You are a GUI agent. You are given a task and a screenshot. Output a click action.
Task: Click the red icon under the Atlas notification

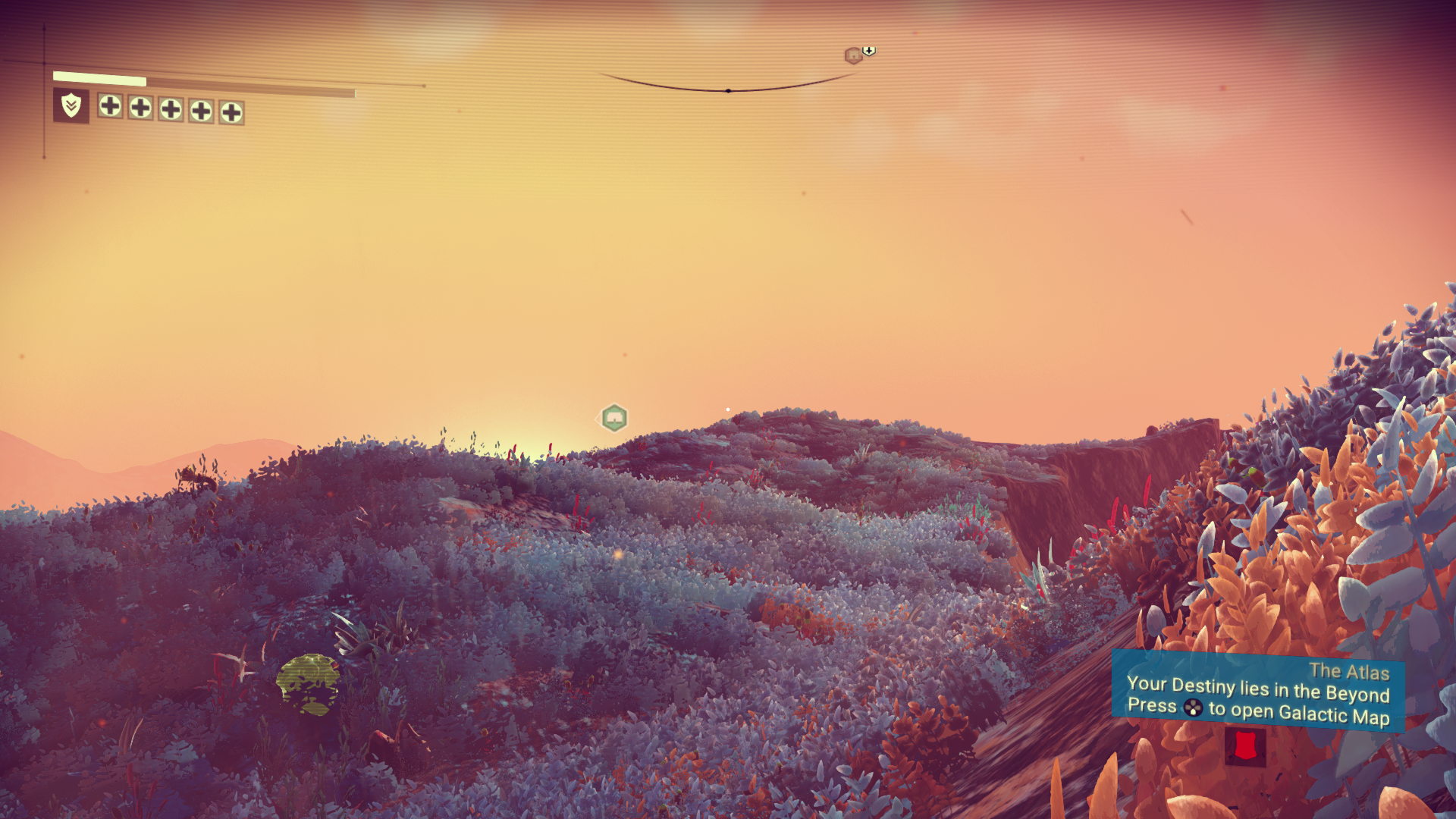pyautogui.click(x=1244, y=746)
